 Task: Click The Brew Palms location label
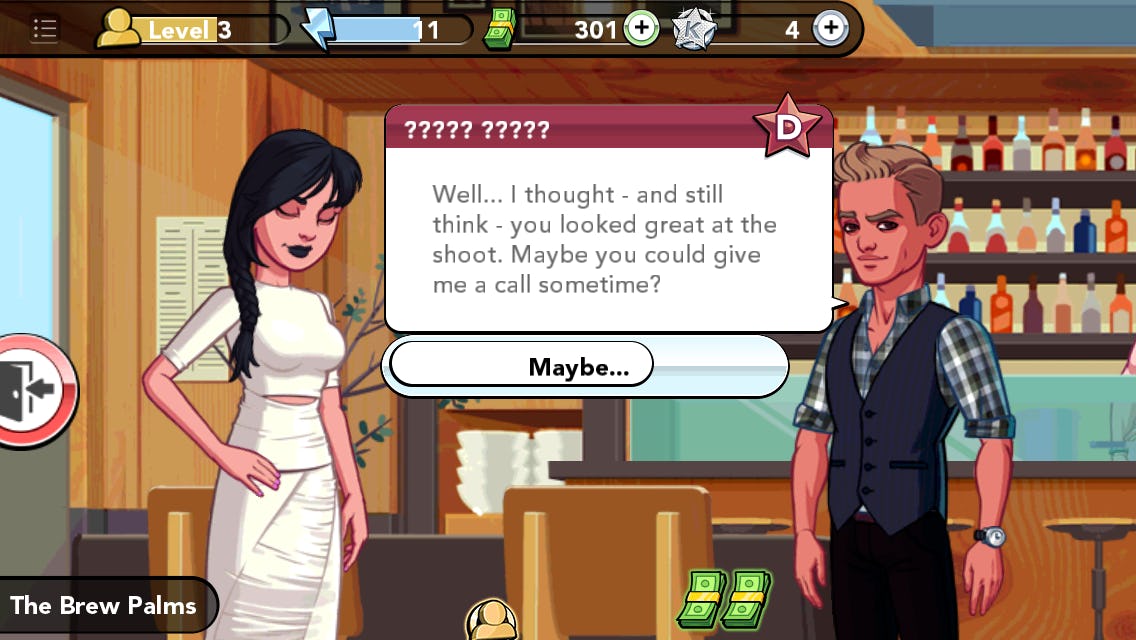103,605
